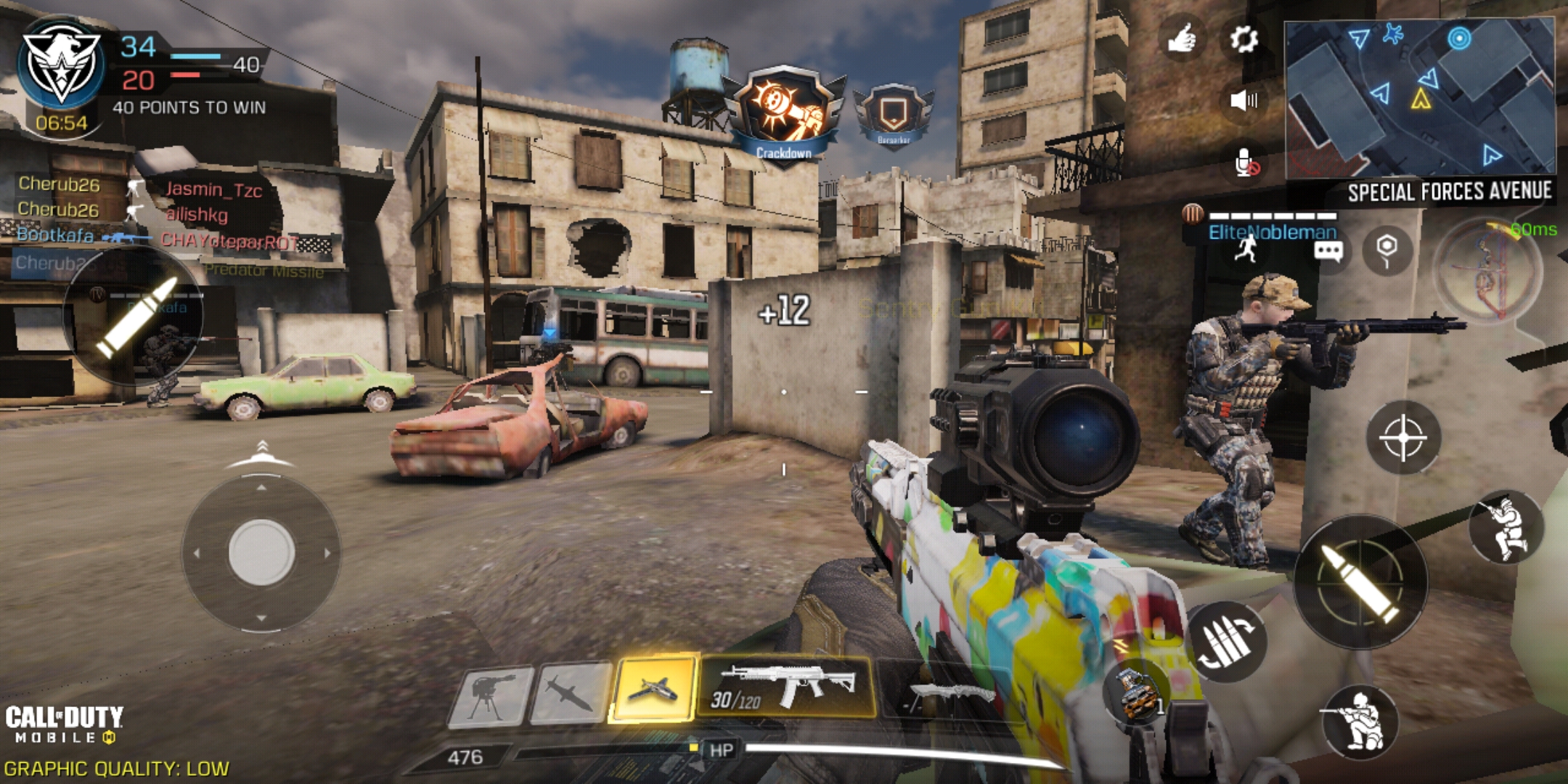
Task: Toggle the running man sprint icon
Action: [1247, 249]
